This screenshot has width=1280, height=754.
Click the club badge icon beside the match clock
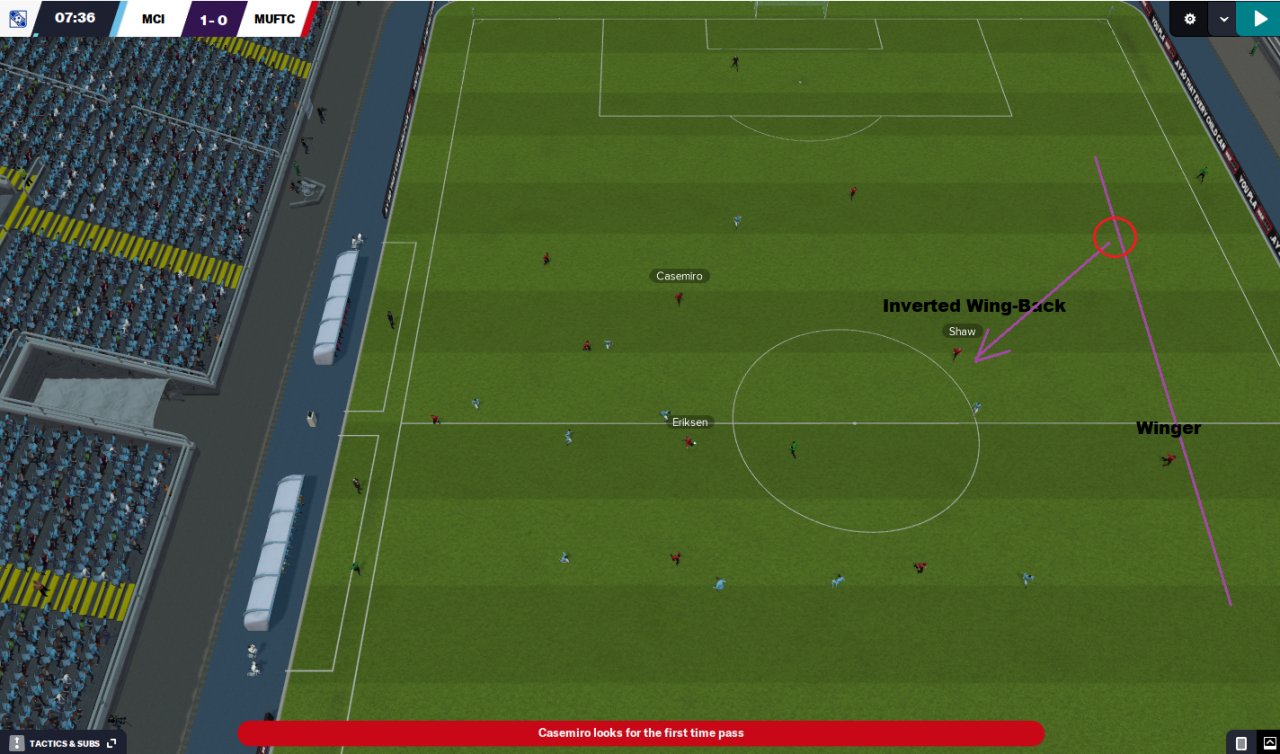[18, 18]
